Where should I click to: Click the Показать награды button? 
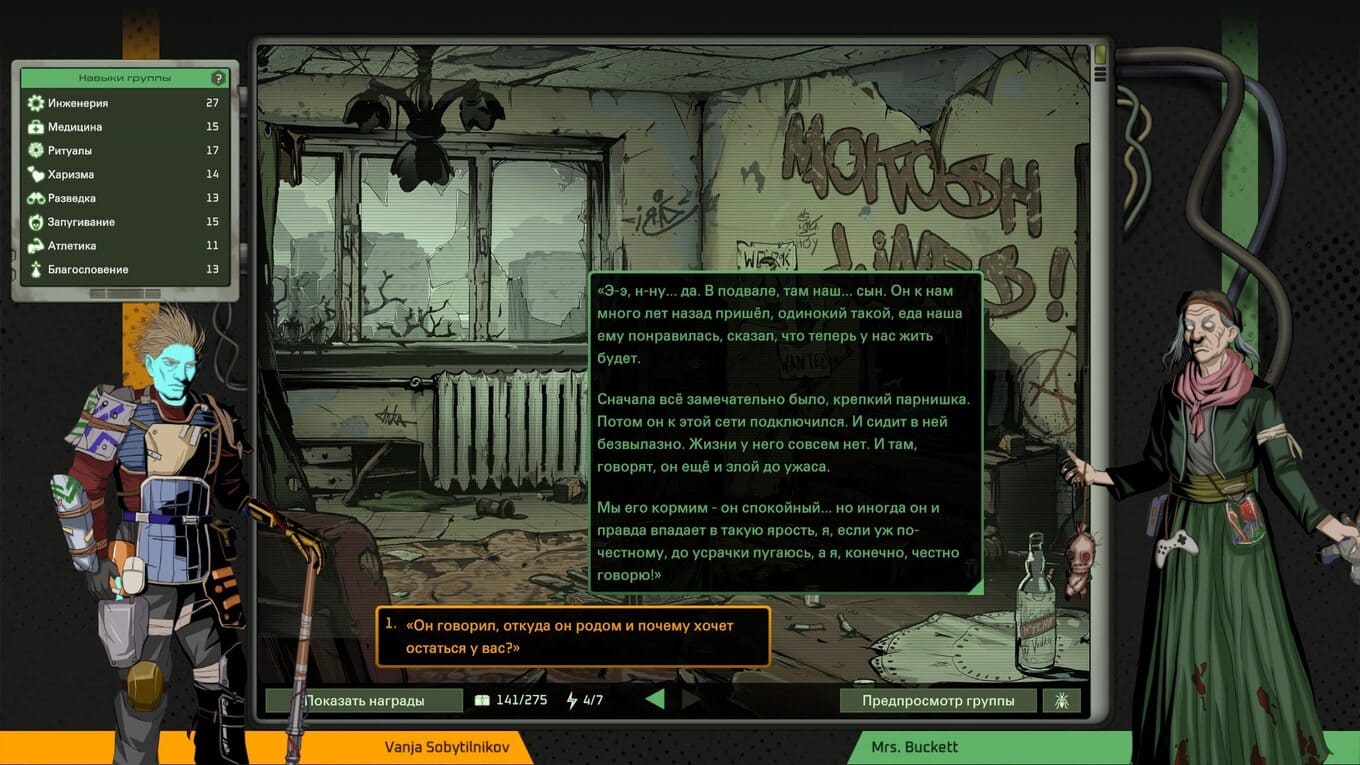click(x=364, y=700)
